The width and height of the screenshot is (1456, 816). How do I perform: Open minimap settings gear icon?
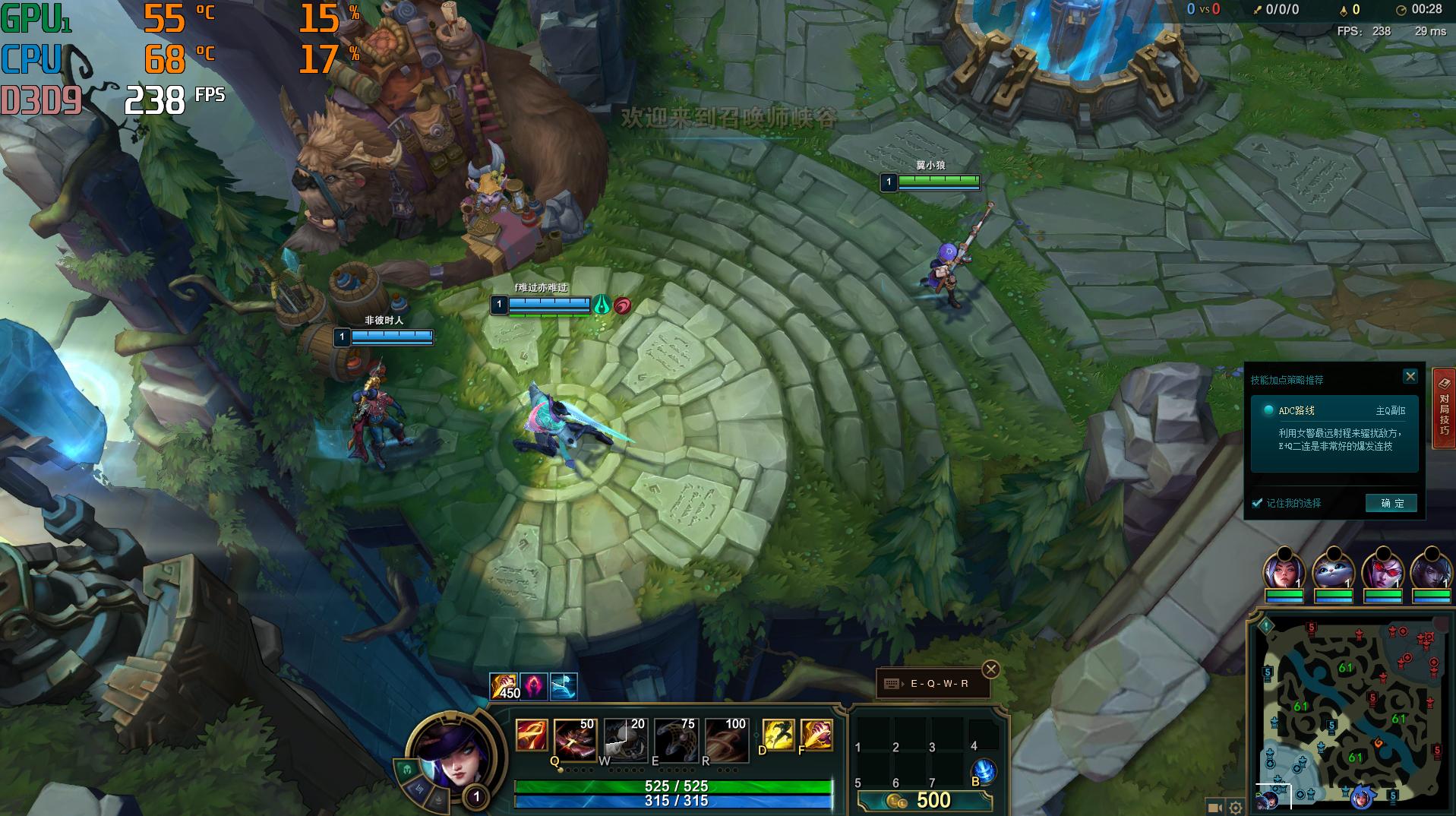(x=1236, y=808)
